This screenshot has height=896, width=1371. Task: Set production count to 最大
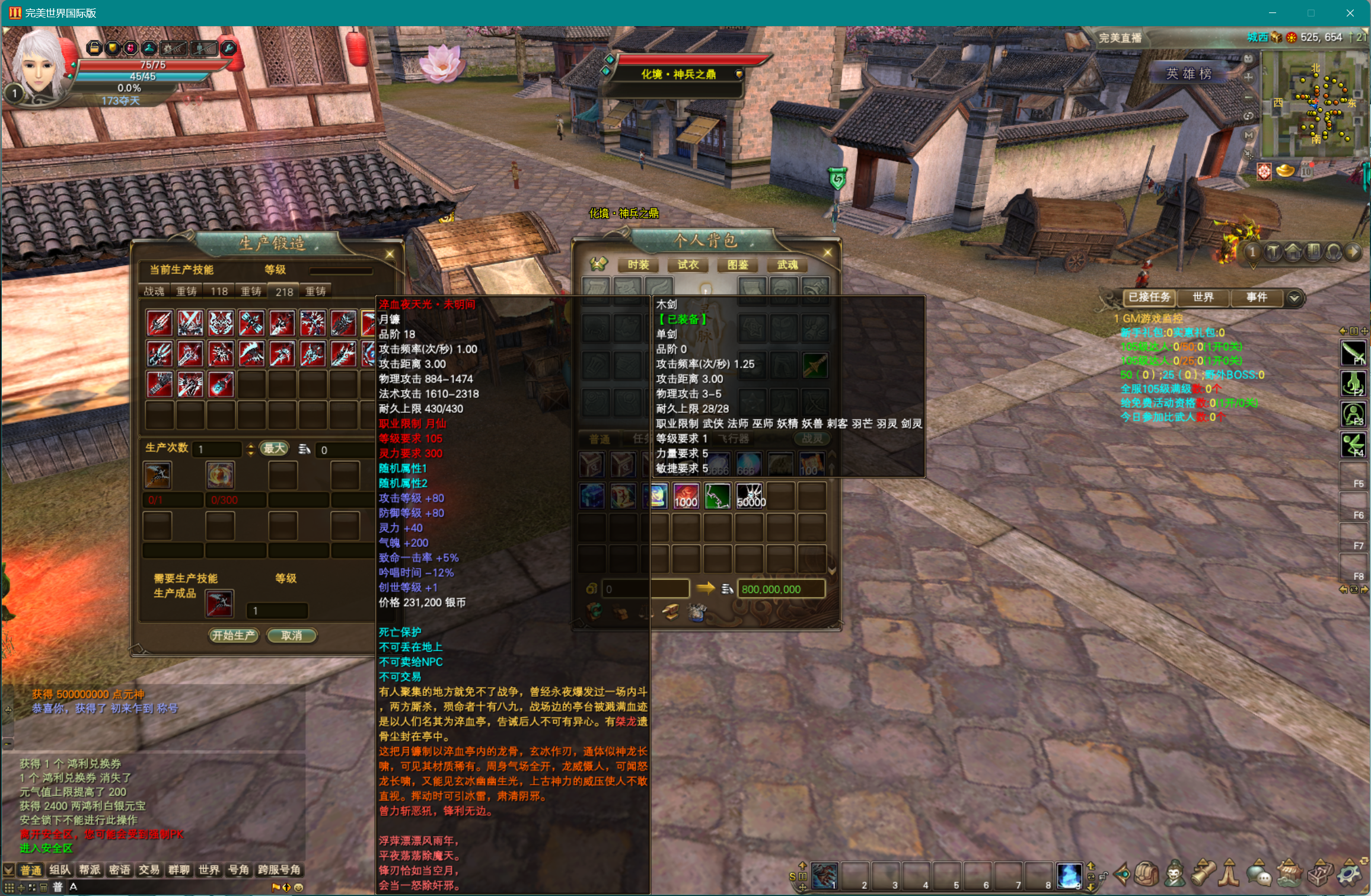(274, 449)
